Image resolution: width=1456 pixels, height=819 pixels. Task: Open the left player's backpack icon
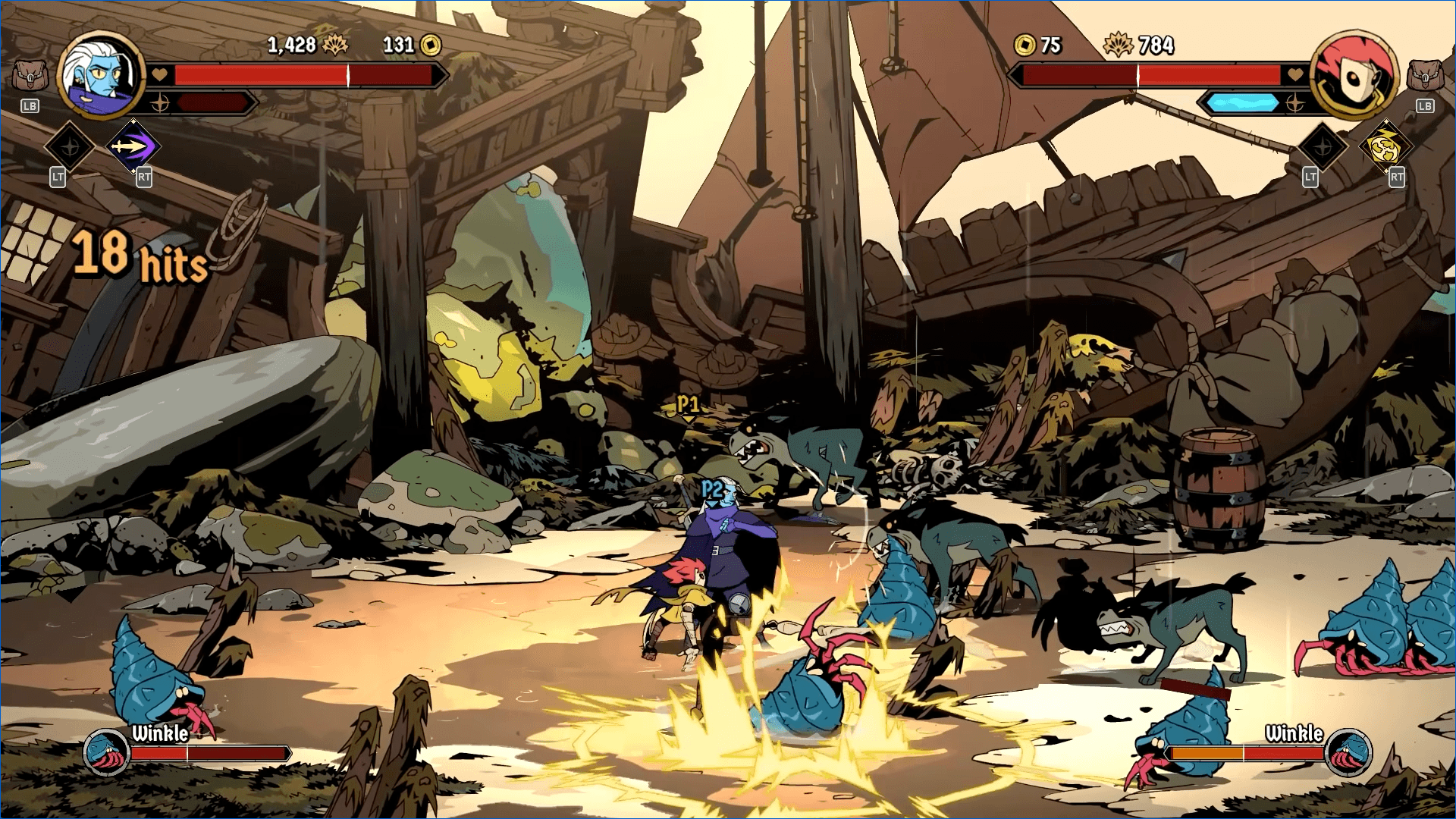[x=30, y=76]
